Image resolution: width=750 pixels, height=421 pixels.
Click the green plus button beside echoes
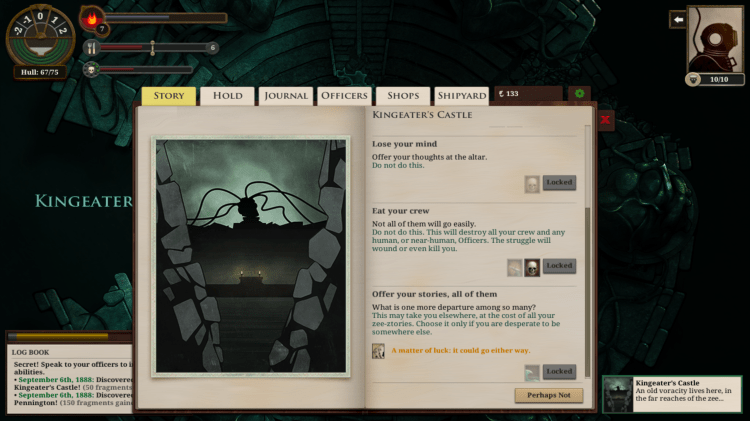click(579, 94)
